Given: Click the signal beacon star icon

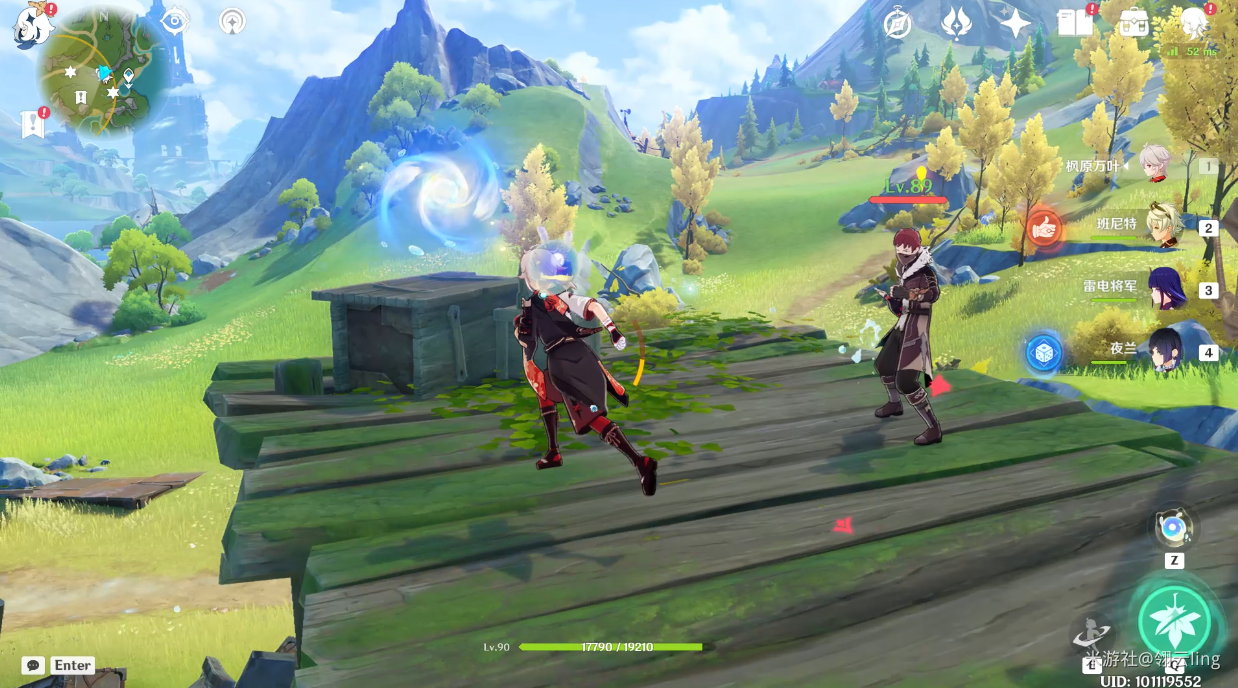Looking at the screenshot, I should (232, 21).
